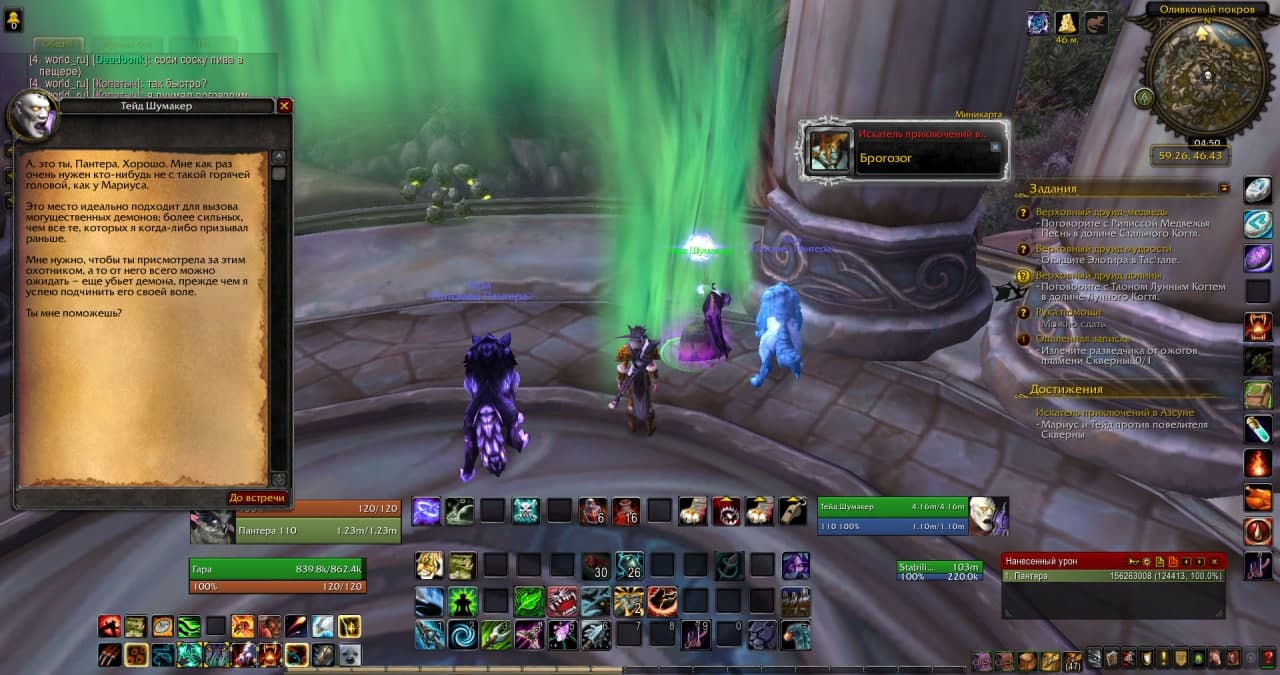Click the Брогозог encounter frame

(905, 151)
